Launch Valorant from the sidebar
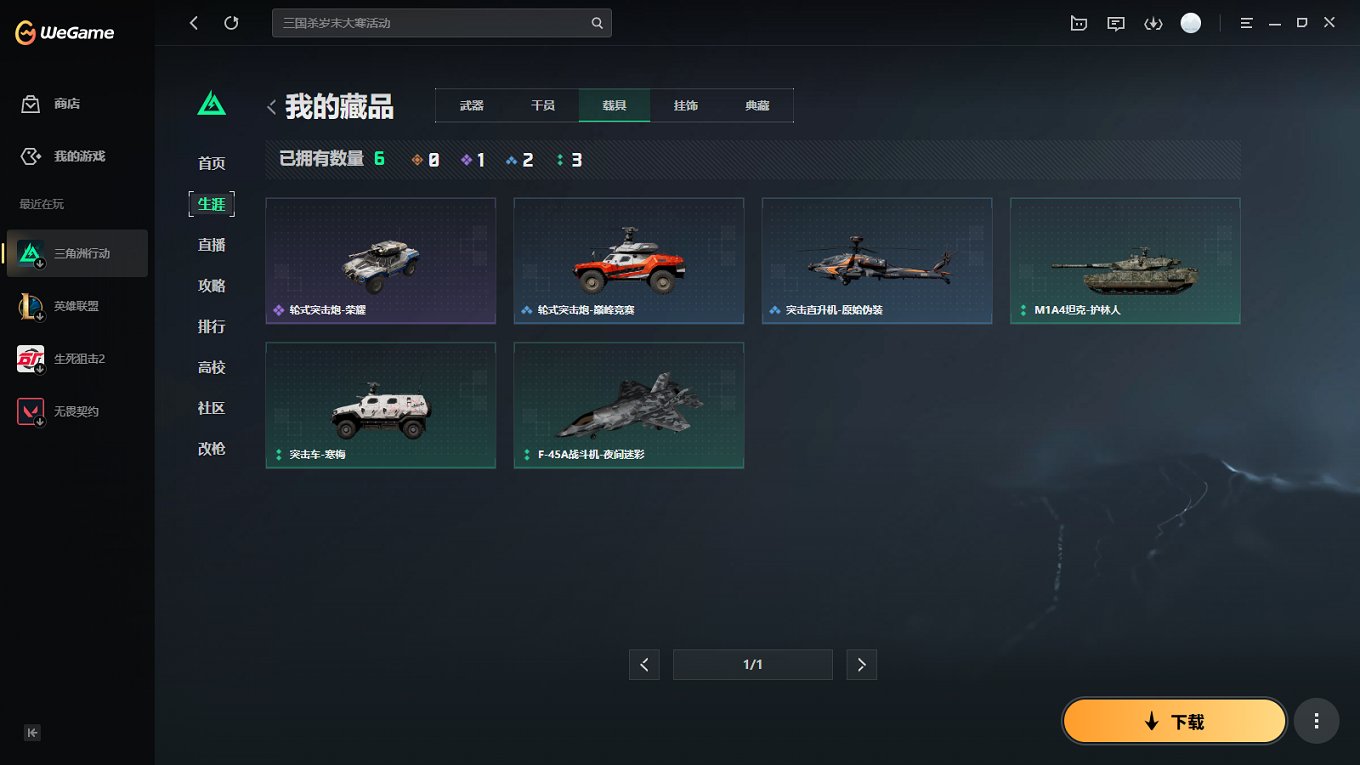This screenshot has height=765, width=1360. tap(30, 410)
